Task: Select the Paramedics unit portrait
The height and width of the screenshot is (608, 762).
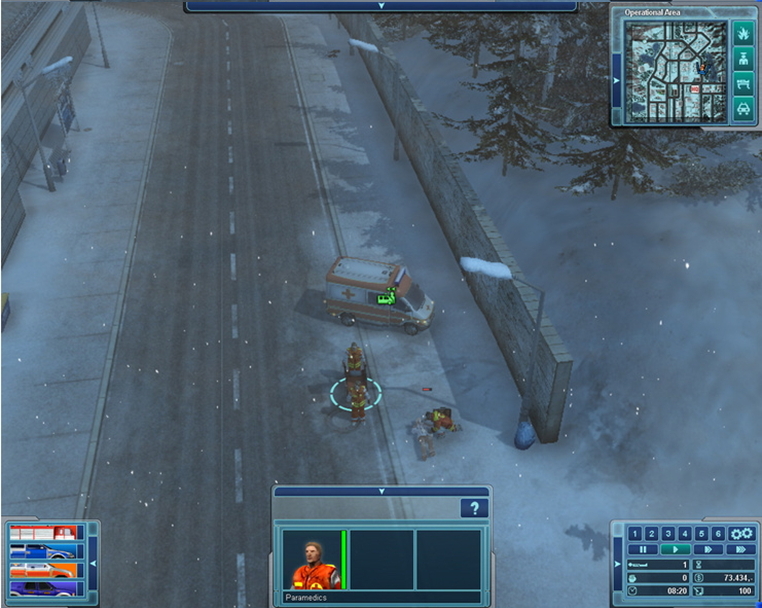Action: point(314,561)
